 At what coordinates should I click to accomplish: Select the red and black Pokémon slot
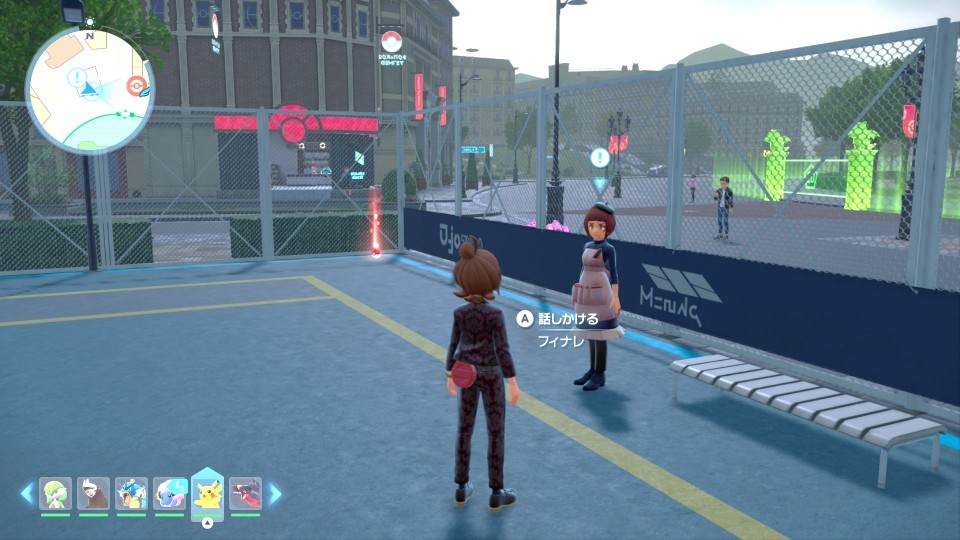[x=245, y=493]
